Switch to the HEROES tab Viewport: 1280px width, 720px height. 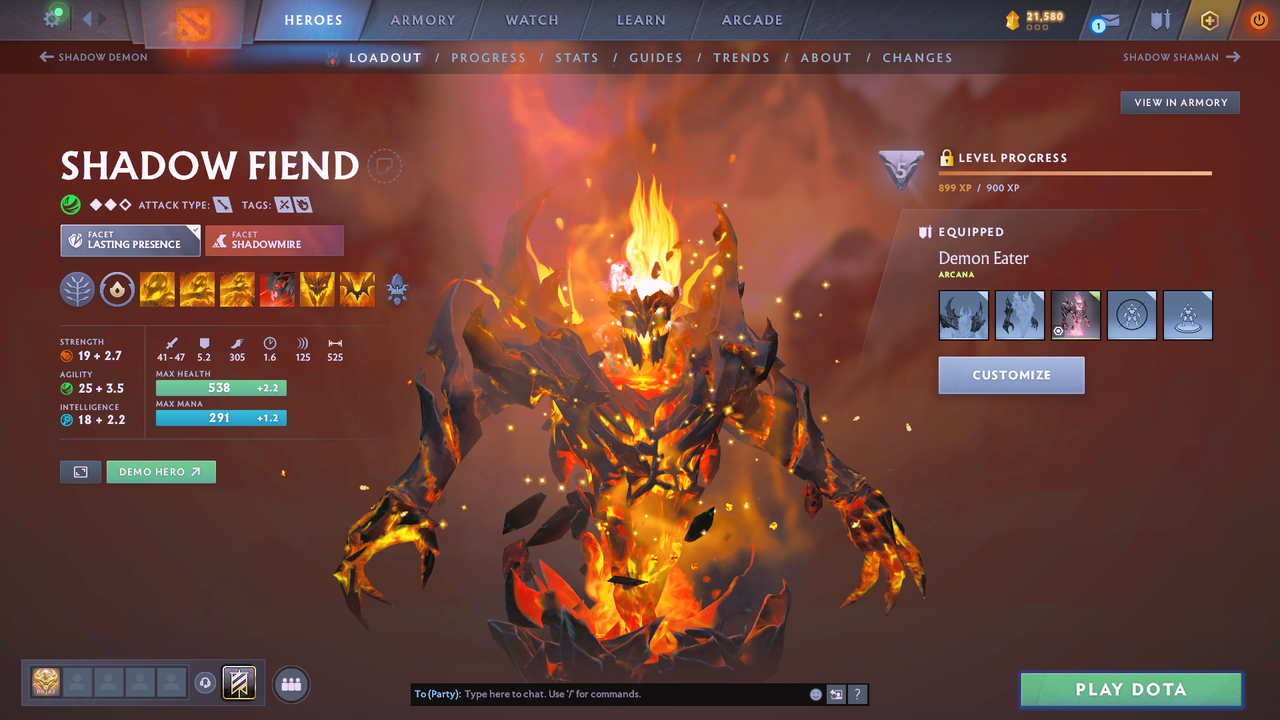[313, 19]
